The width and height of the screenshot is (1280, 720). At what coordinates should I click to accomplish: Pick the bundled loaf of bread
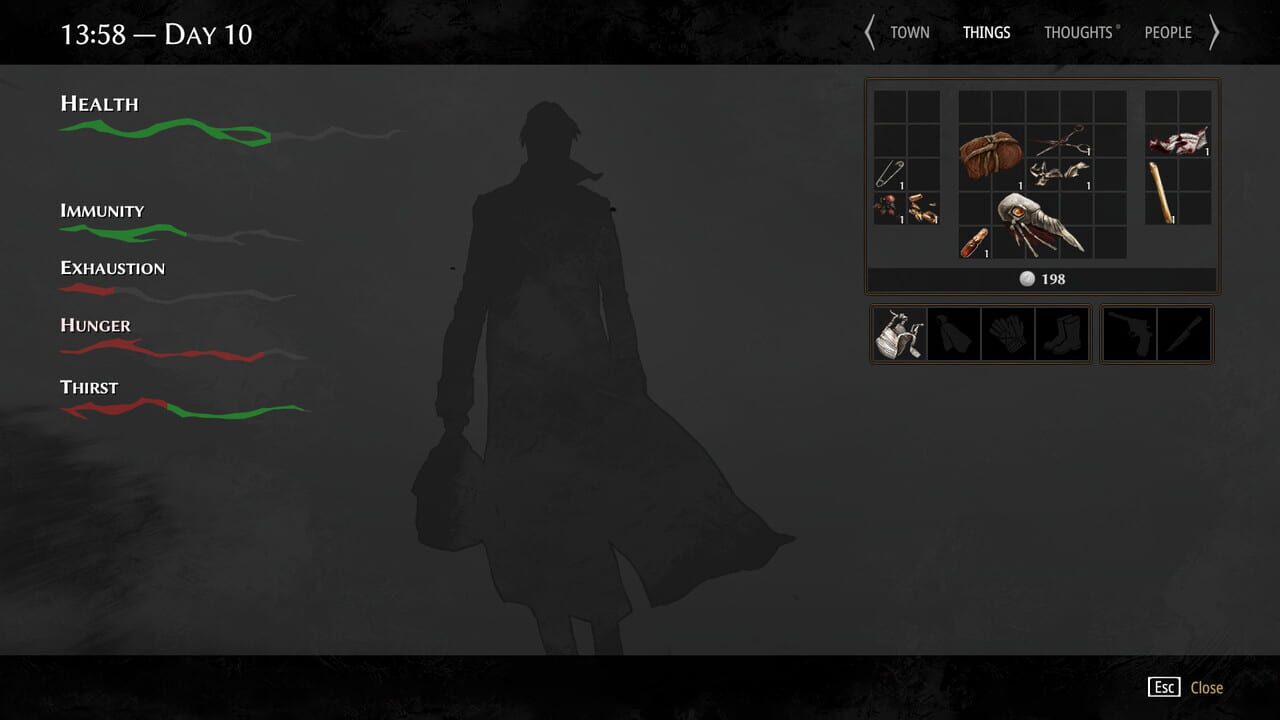point(989,155)
